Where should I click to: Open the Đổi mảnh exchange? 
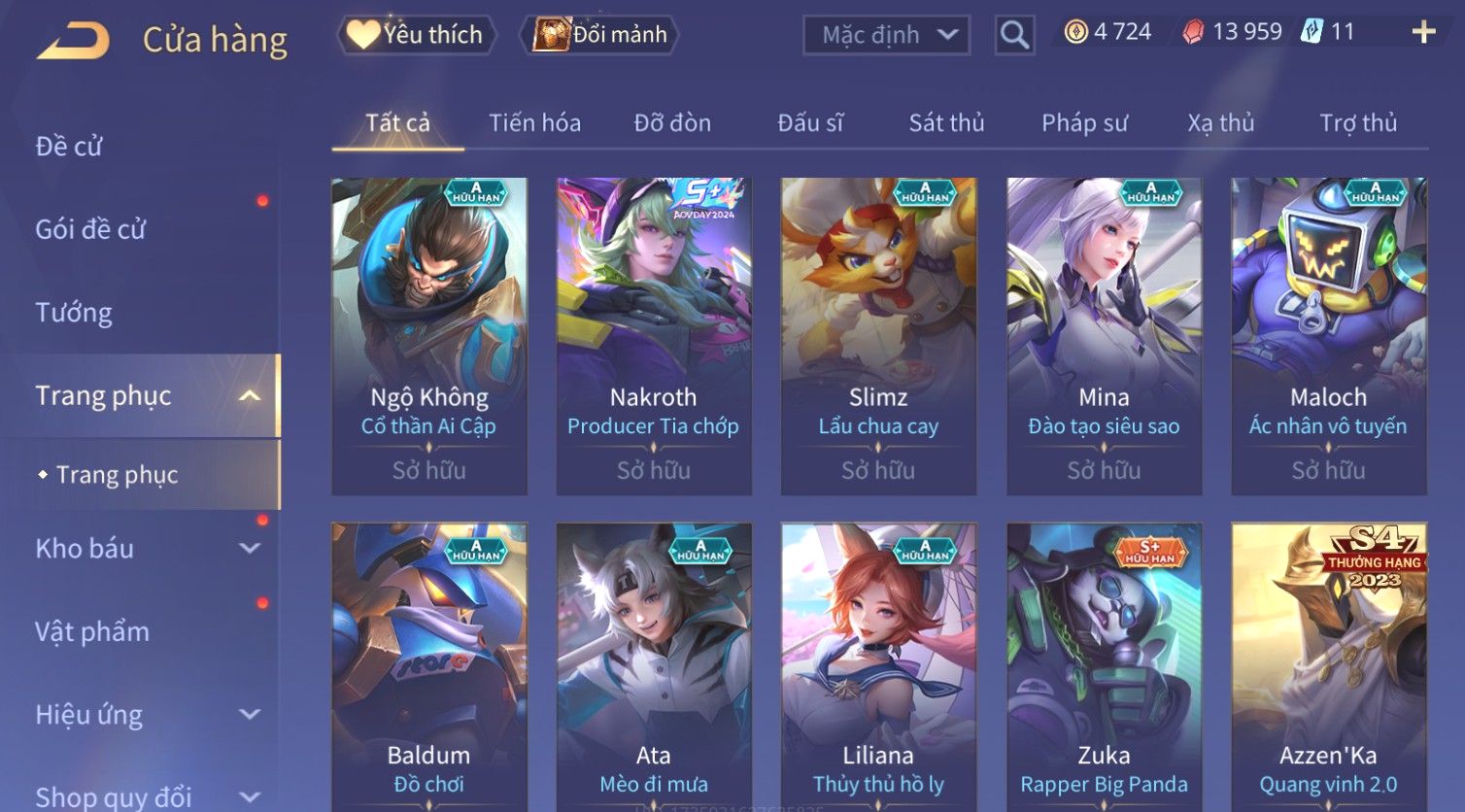pos(600,35)
